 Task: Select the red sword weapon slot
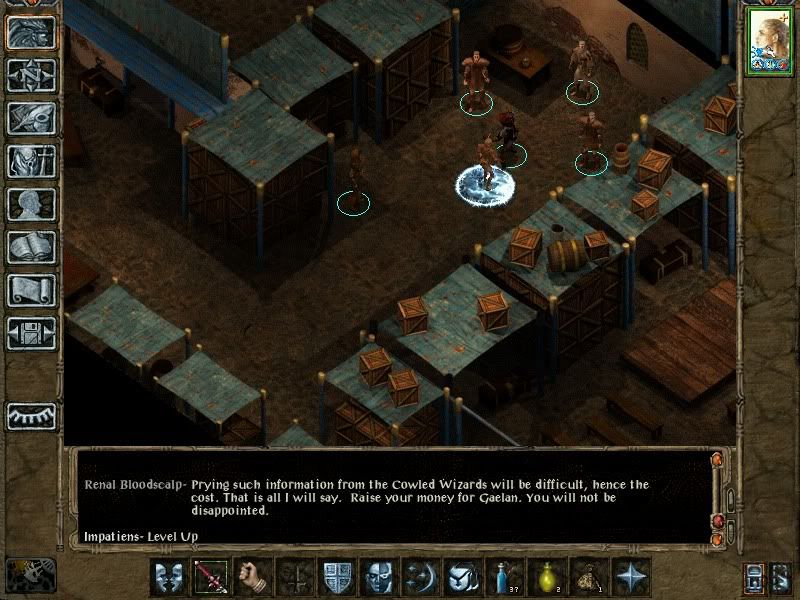click(210, 576)
